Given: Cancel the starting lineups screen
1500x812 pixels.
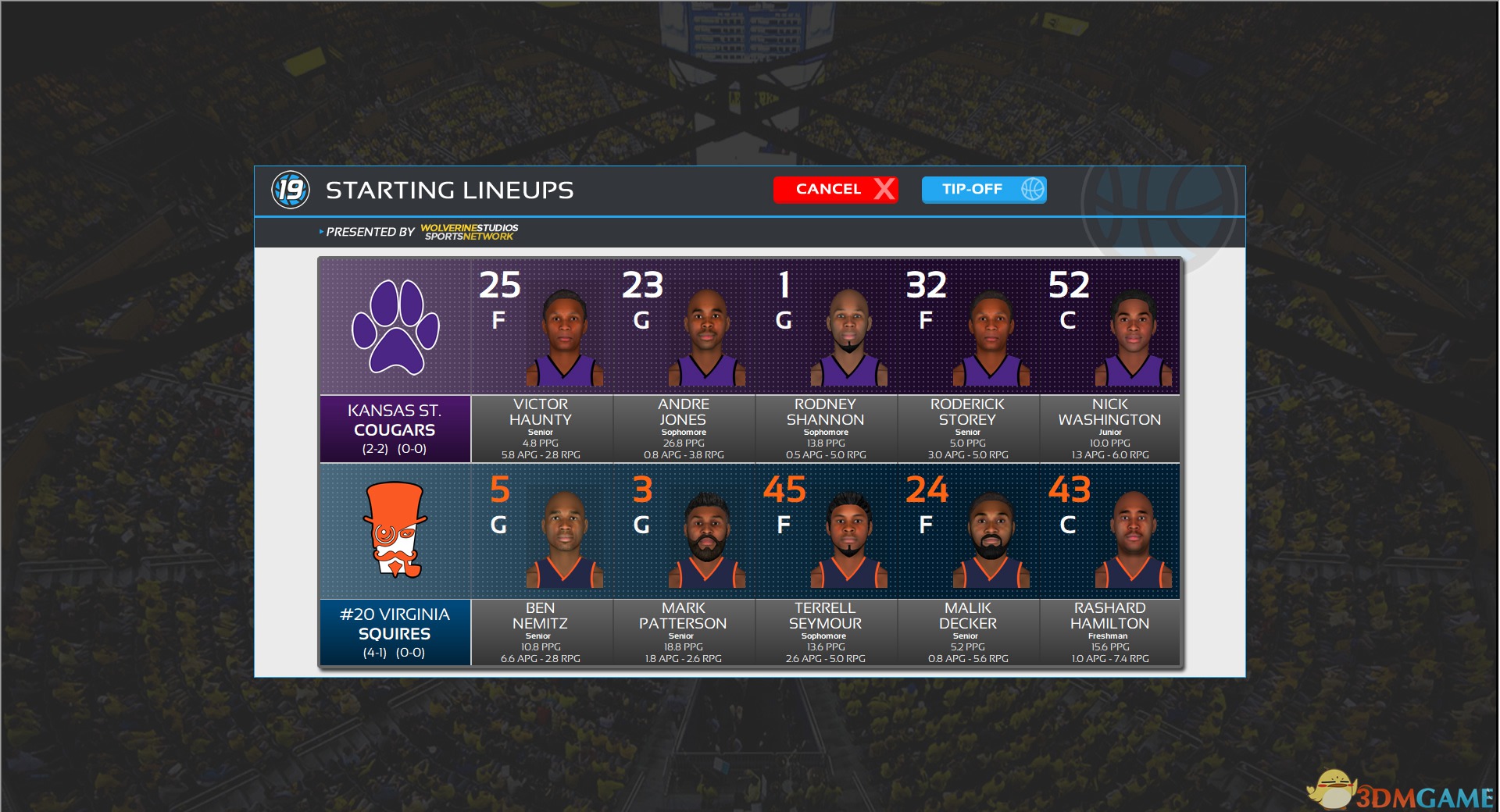Looking at the screenshot, I should click(x=834, y=190).
